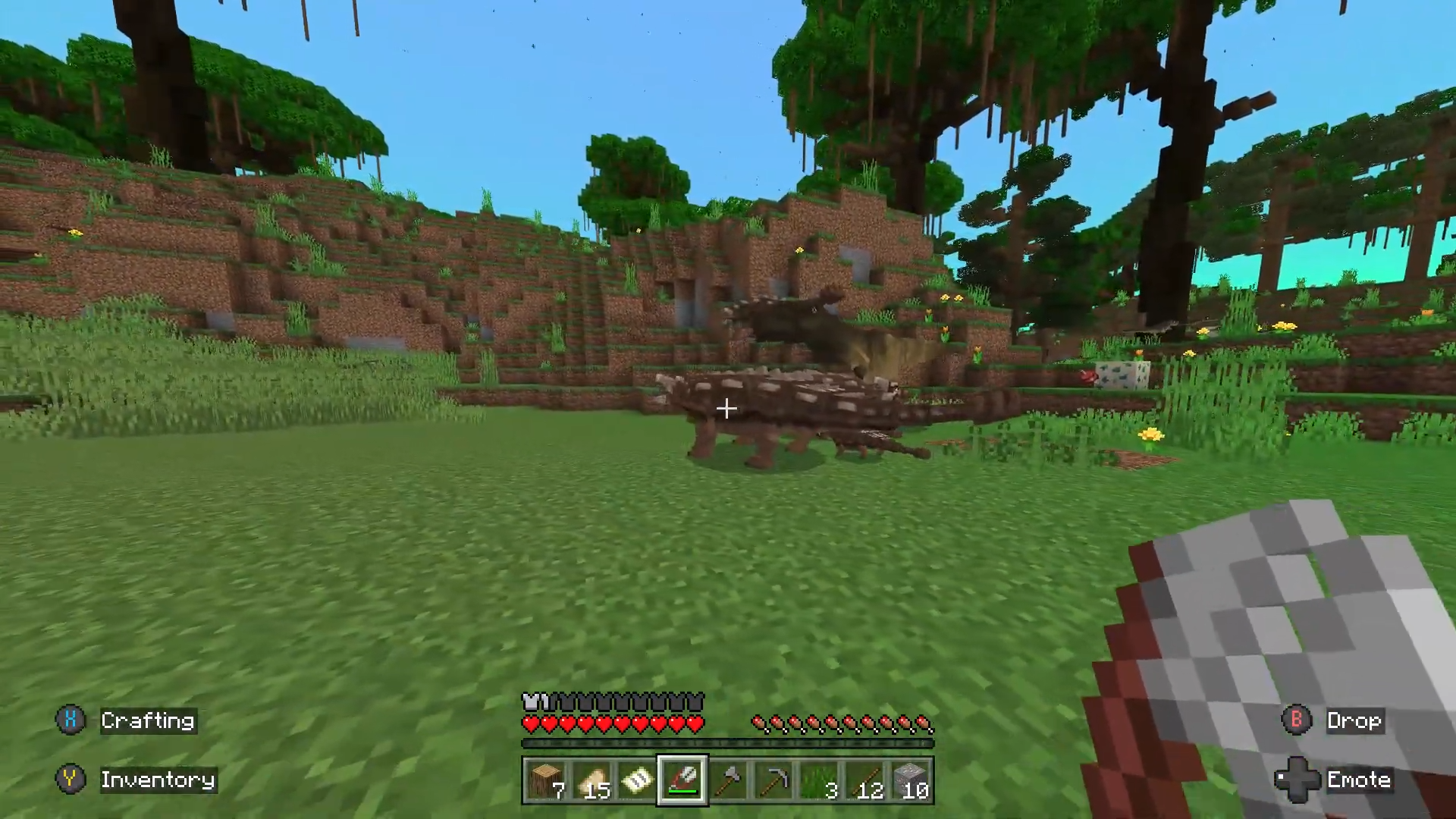
Task: Select the paper item hotbar slot
Action: tap(636, 780)
